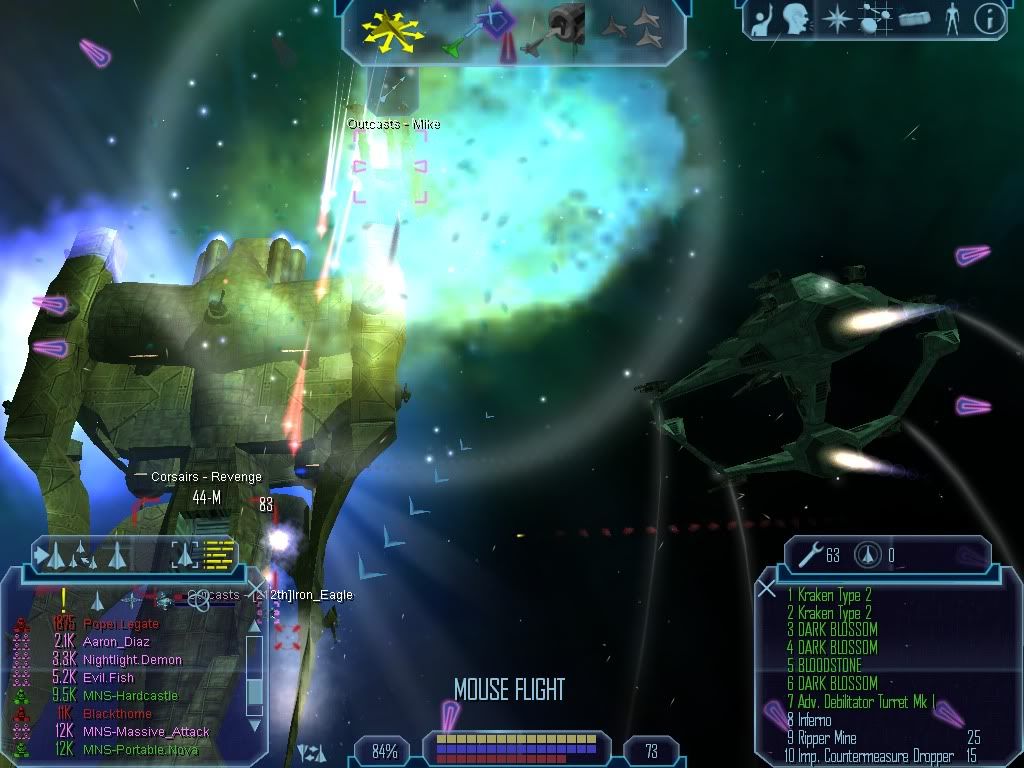This screenshot has width=1024, height=768.
Task: Show the Player Status figure icon
Action: click(951, 19)
